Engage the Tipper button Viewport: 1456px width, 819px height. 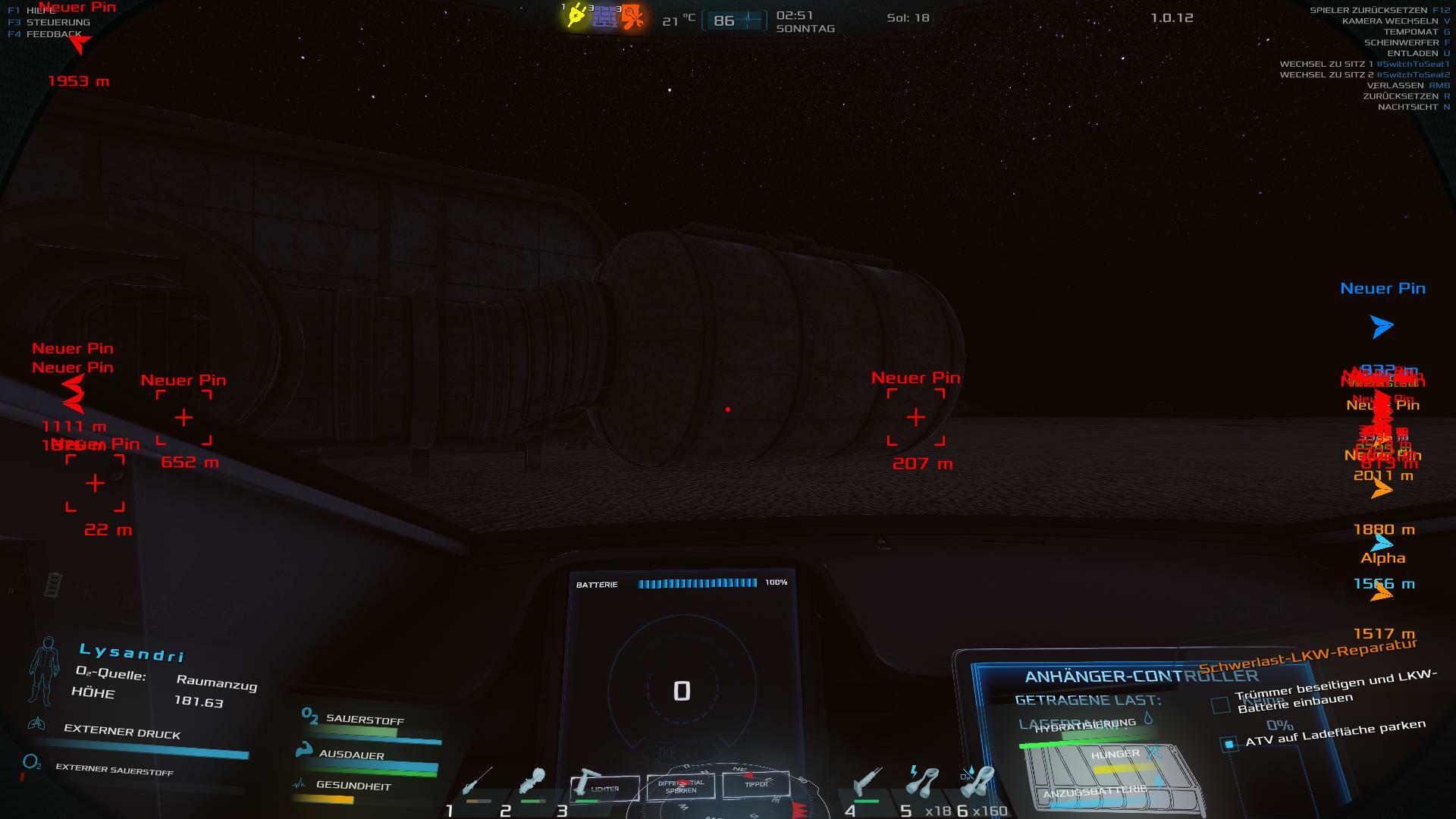755,784
